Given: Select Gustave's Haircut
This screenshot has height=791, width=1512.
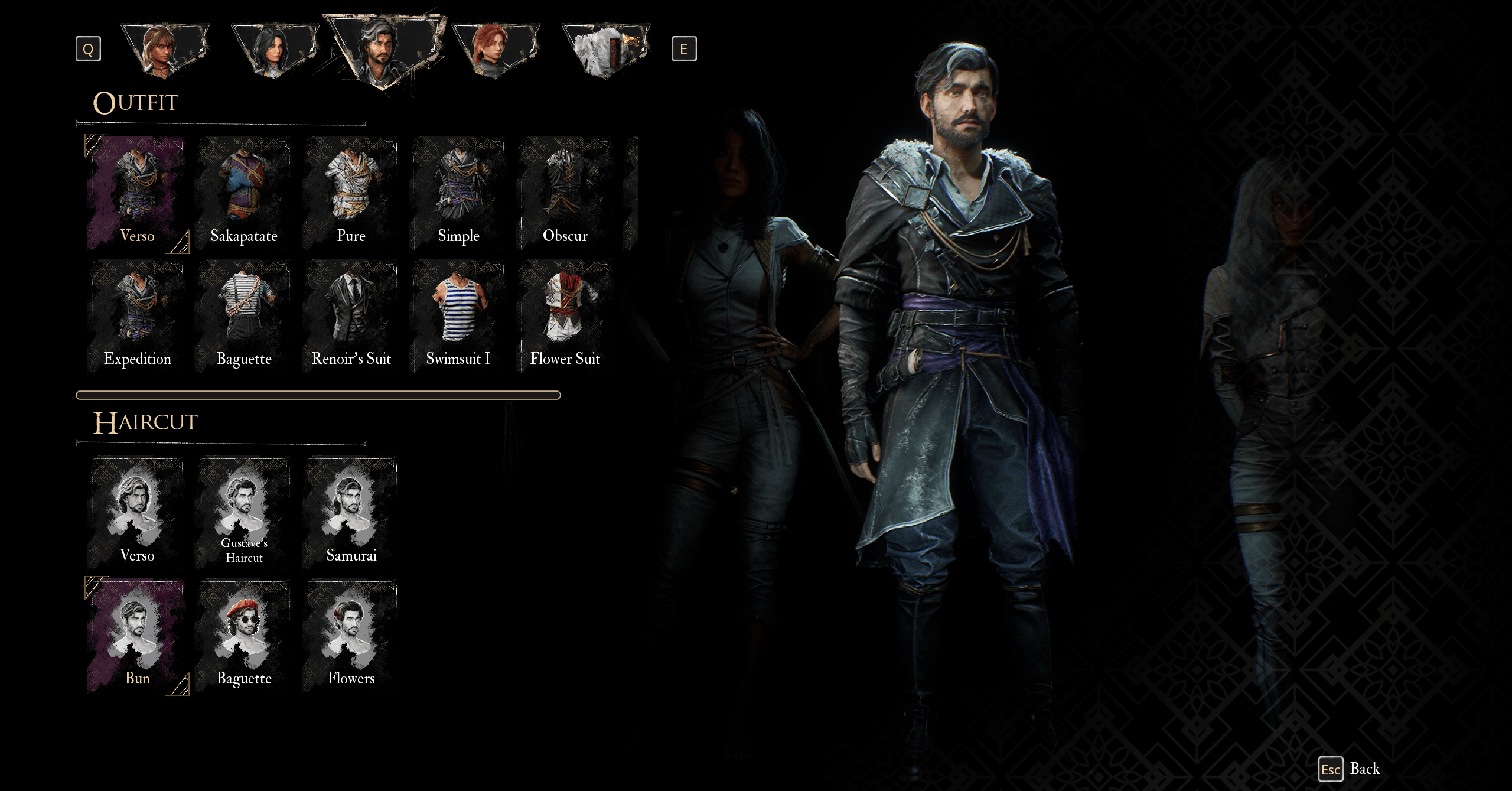Looking at the screenshot, I should point(244,513).
